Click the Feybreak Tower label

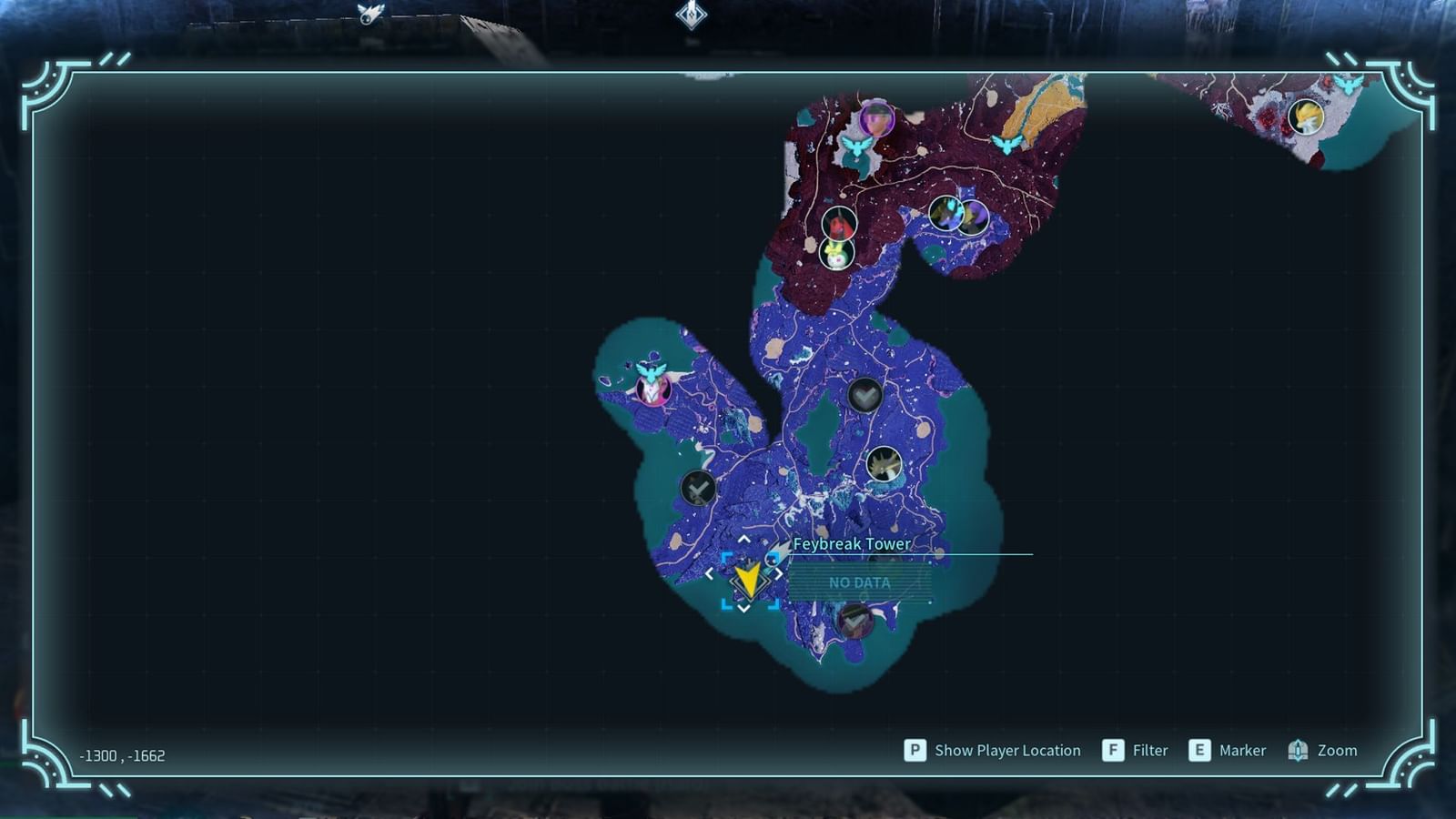click(x=853, y=543)
